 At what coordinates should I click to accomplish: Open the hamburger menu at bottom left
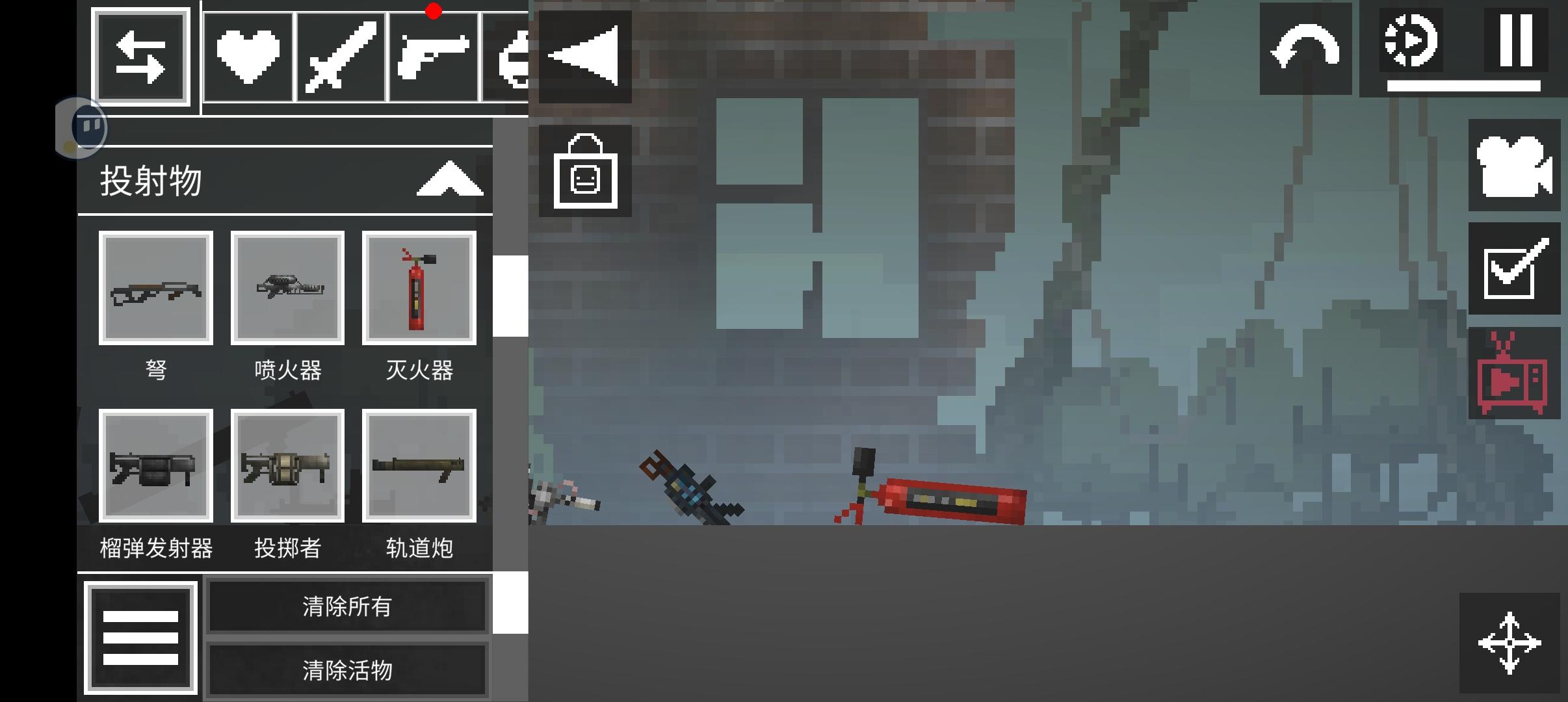click(x=142, y=638)
